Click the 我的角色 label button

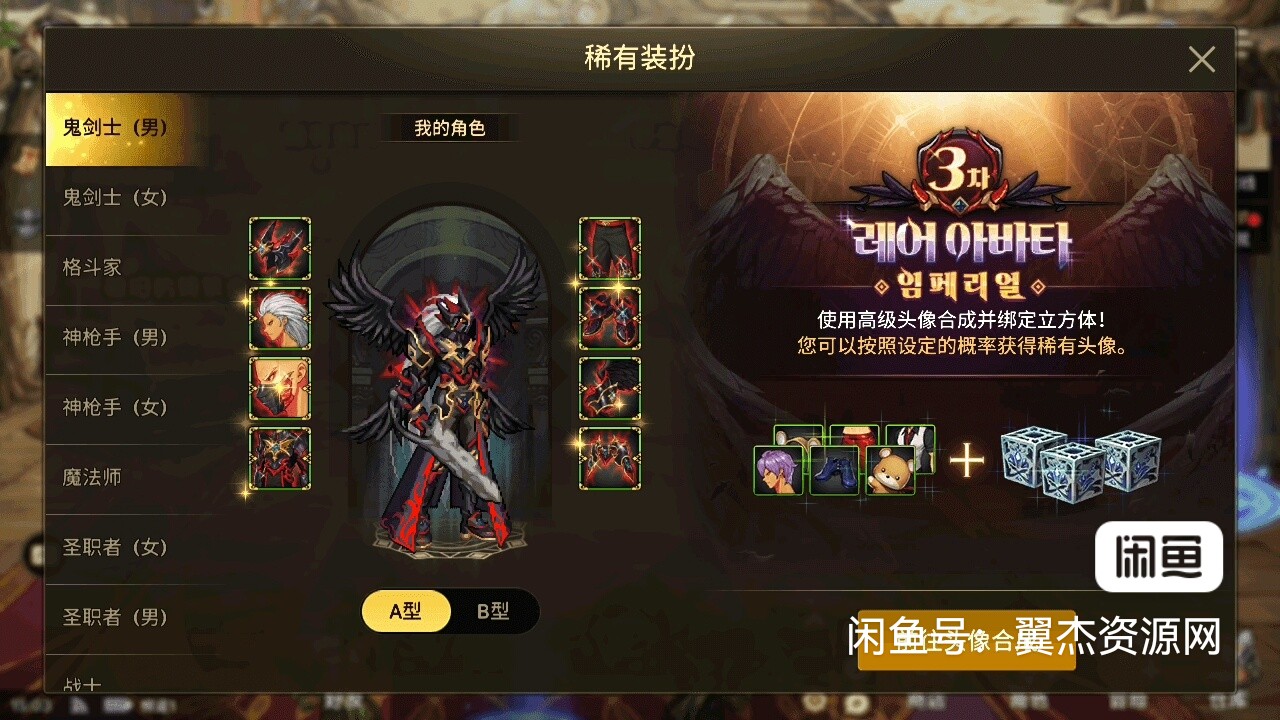pos(448,128)
